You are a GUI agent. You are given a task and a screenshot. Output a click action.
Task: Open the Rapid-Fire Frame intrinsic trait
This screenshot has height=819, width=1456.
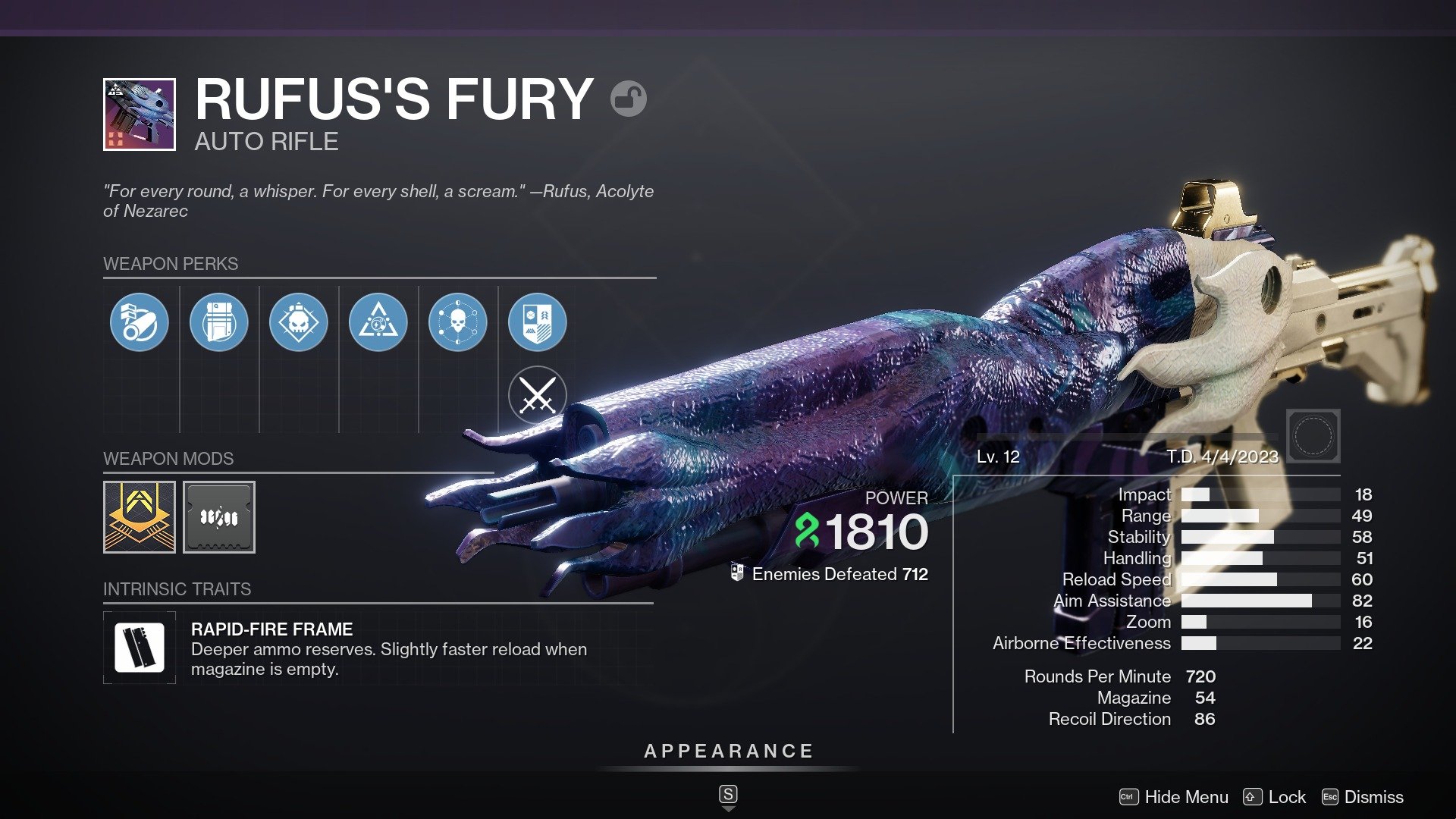coord(140,648)
